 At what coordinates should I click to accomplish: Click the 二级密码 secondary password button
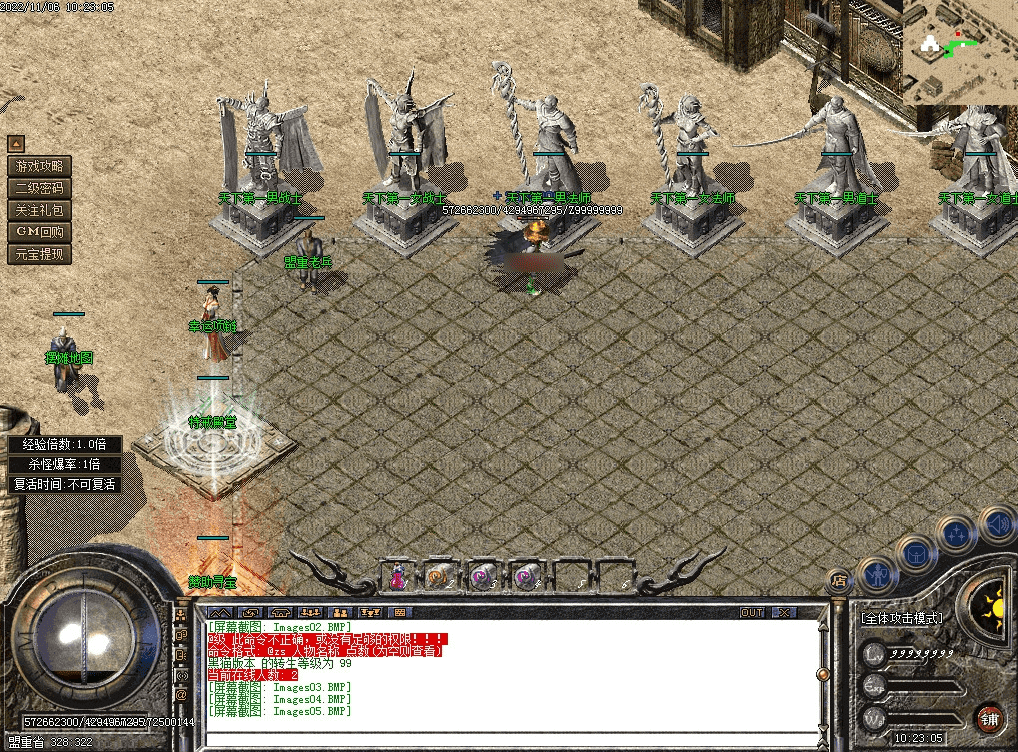click(40, 188)
